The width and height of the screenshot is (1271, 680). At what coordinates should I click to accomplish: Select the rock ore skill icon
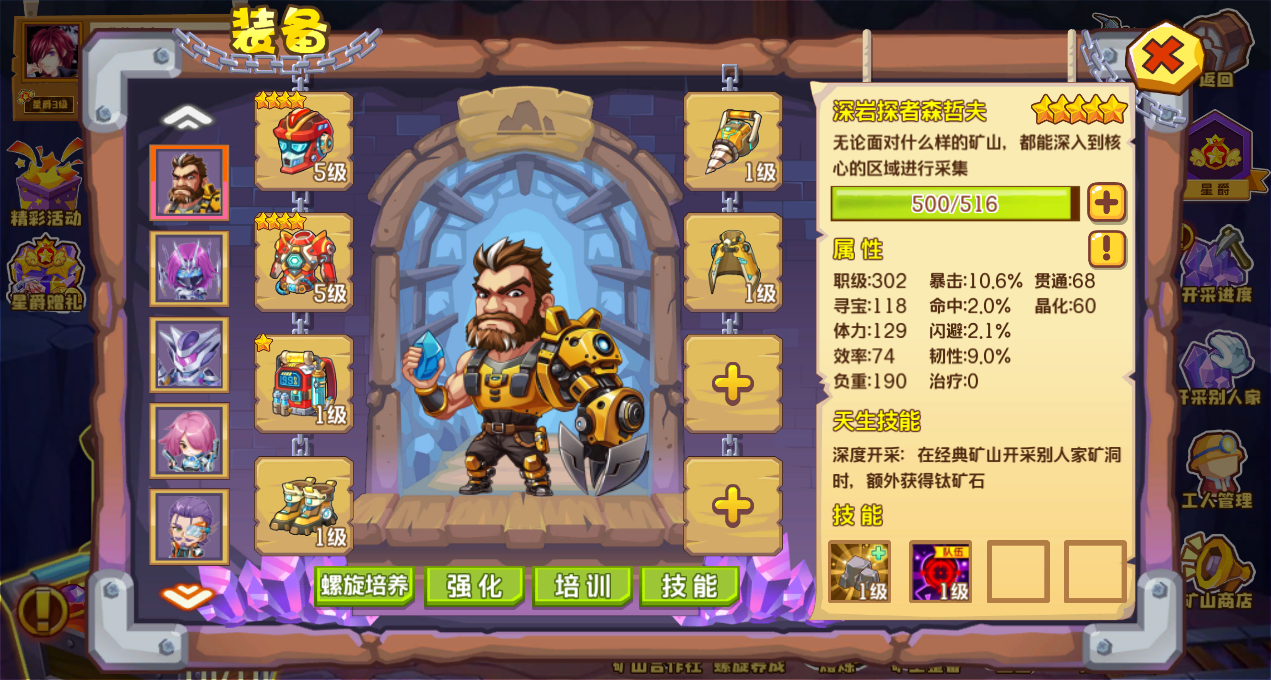tap(859, 571)
